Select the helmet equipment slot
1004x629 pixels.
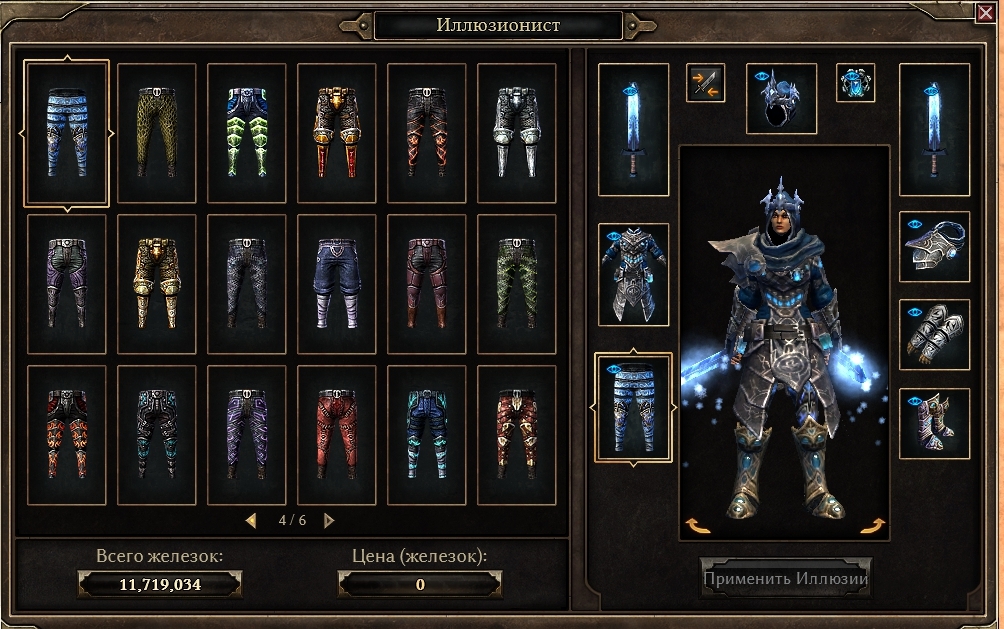click(781, 99)
